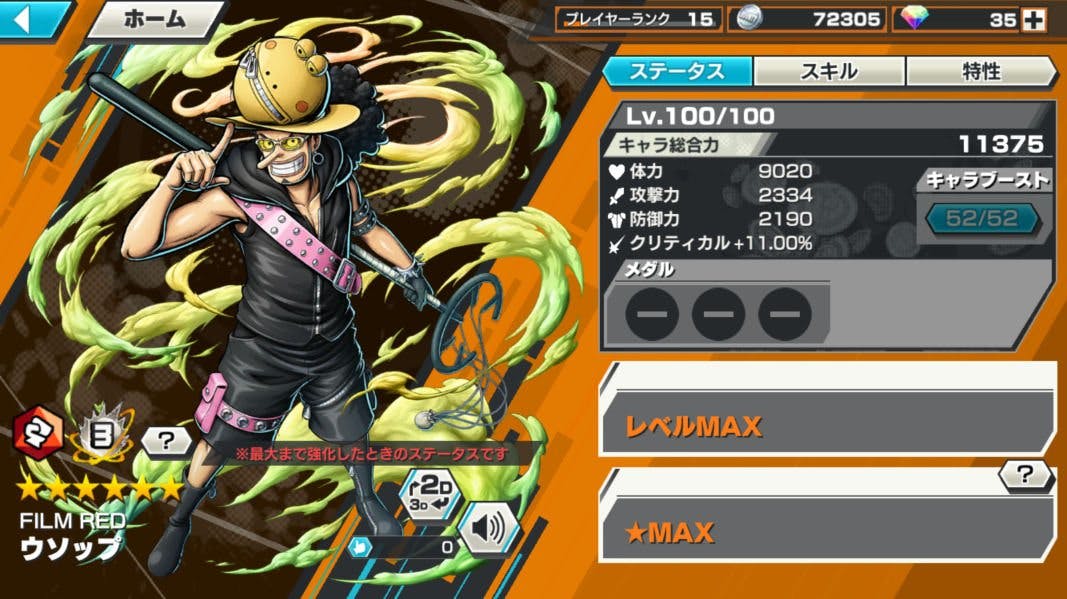Image resolution: width=1067 pixels, height=599 pixels.
Task: Open the キャラブースト 52/52 panel
Action: coord(980,218)
